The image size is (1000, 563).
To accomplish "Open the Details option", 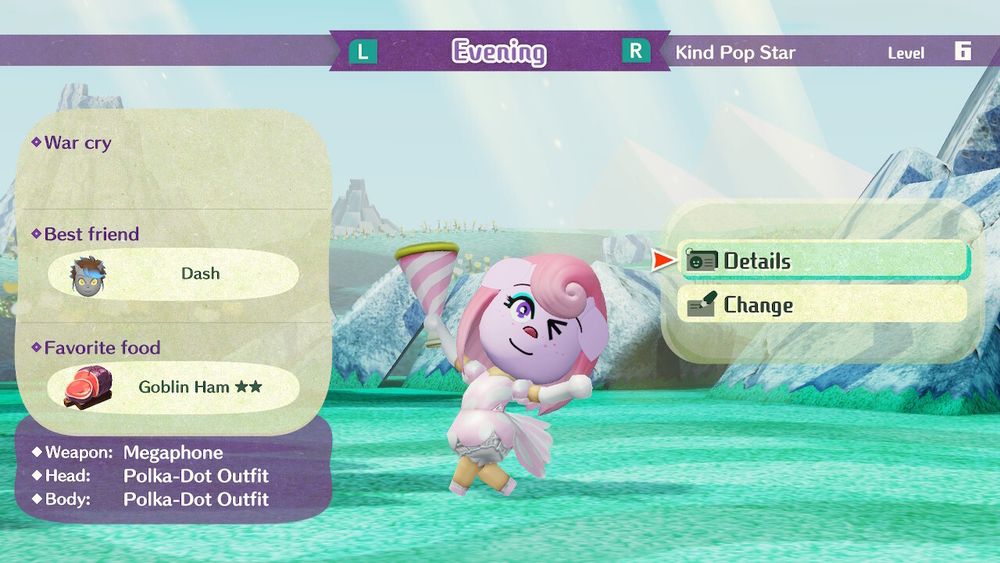I will [x=823, y=261].
